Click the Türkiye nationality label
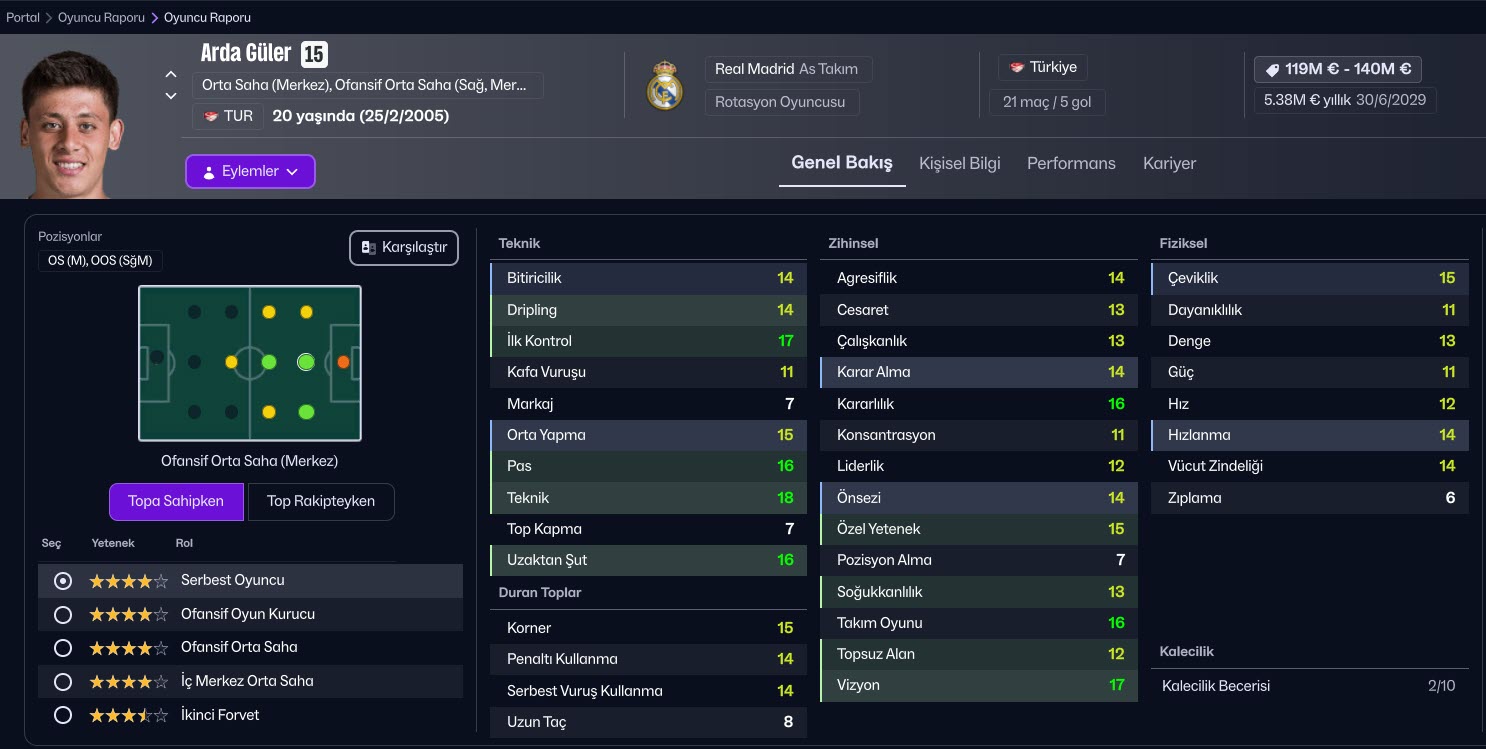 pyautogui.click(x=1043, y=68)
